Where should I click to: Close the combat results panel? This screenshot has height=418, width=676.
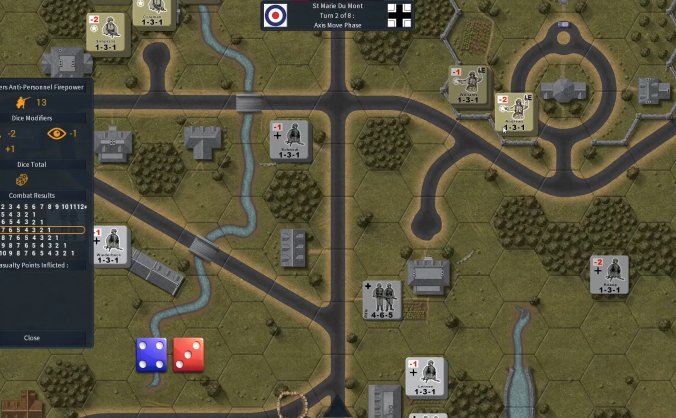pyautogui.click(x=32, y=338)
